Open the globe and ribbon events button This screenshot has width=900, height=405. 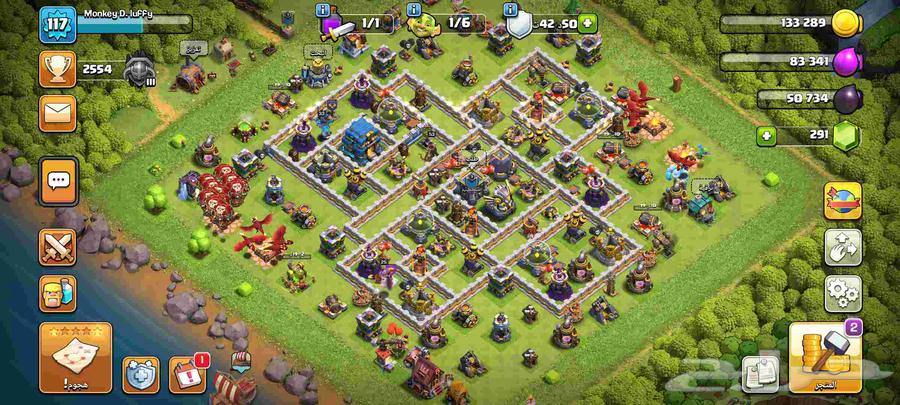842,201
